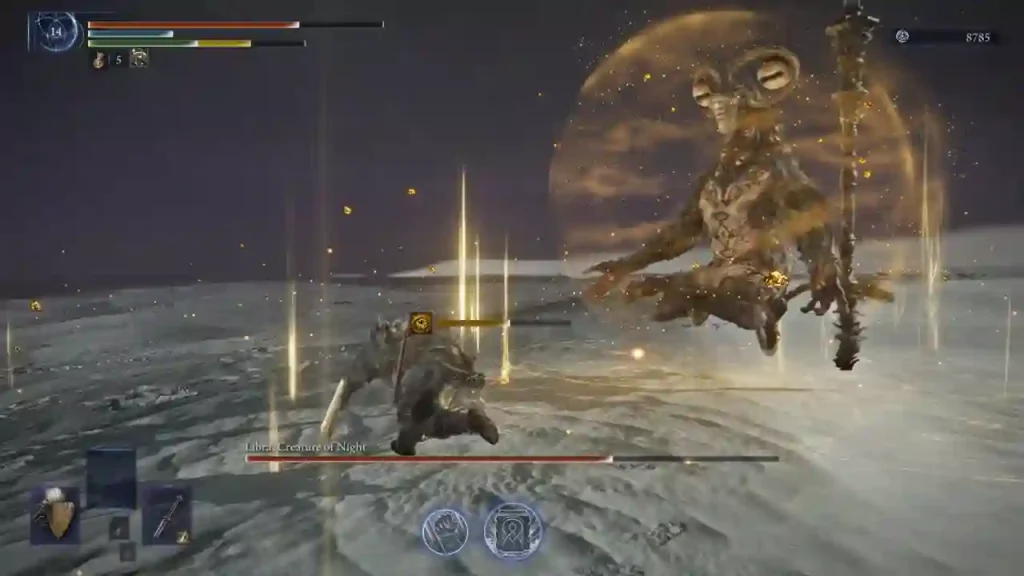Screen dimensions: 1024x576
Task: Choose the dagger weapon slot
Action: (x=166, y=514)
